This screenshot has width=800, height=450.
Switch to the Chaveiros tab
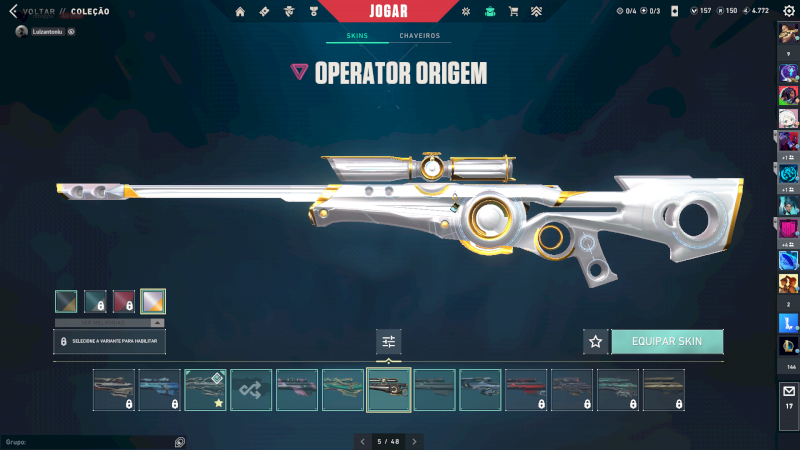[x=419, y=36]
